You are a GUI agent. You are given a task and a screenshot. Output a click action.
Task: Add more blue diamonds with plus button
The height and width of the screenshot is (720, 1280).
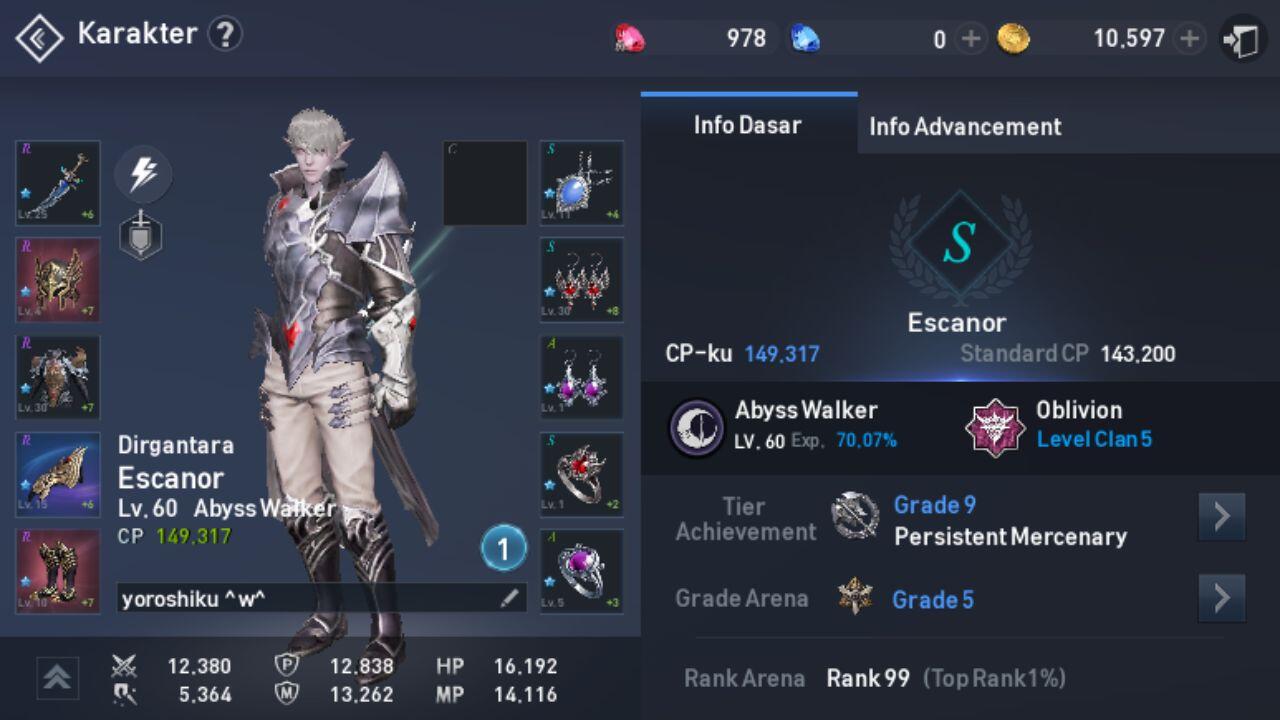tap(970, 39)
